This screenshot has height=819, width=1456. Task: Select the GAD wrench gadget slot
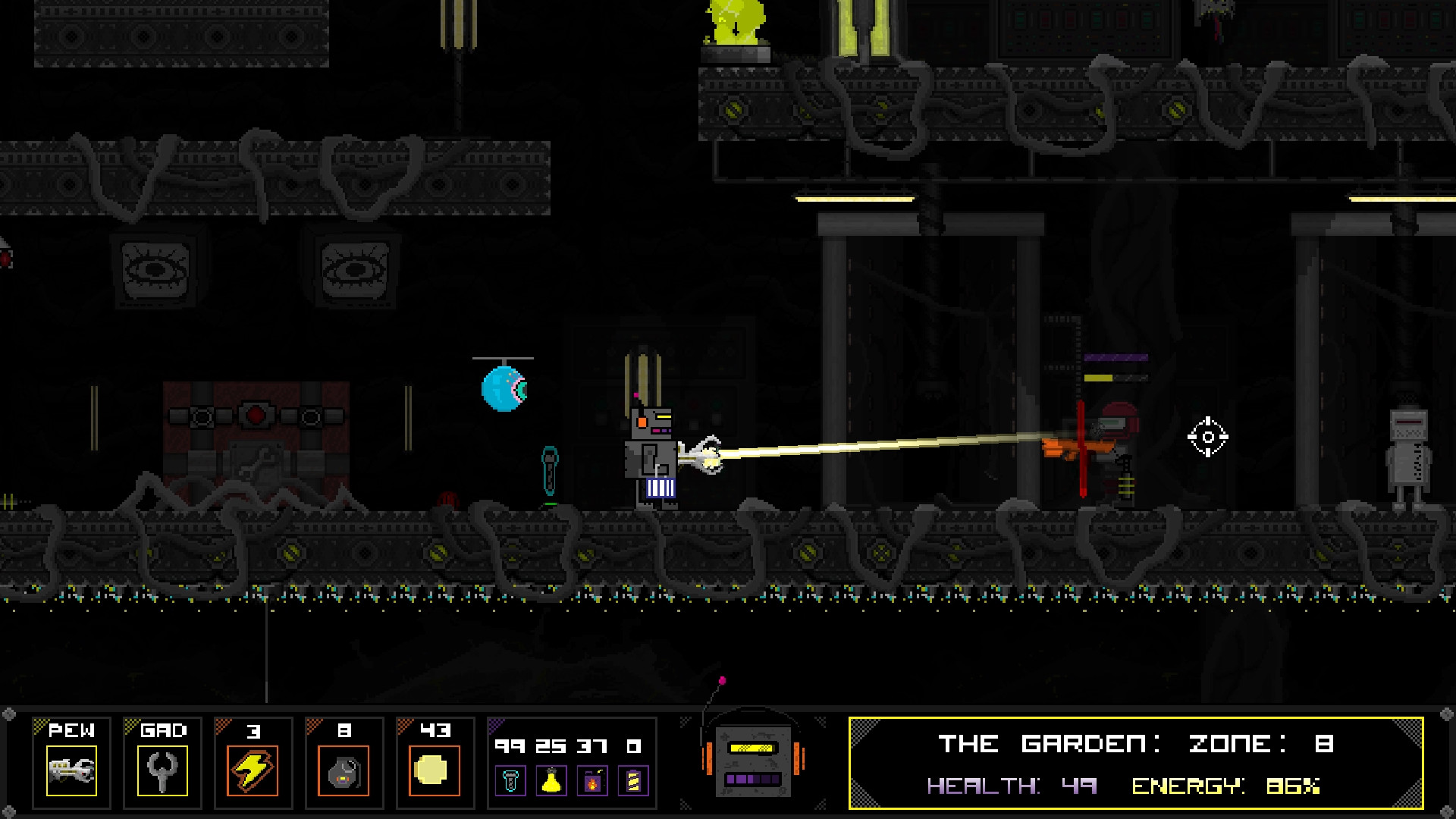[162, 770]
